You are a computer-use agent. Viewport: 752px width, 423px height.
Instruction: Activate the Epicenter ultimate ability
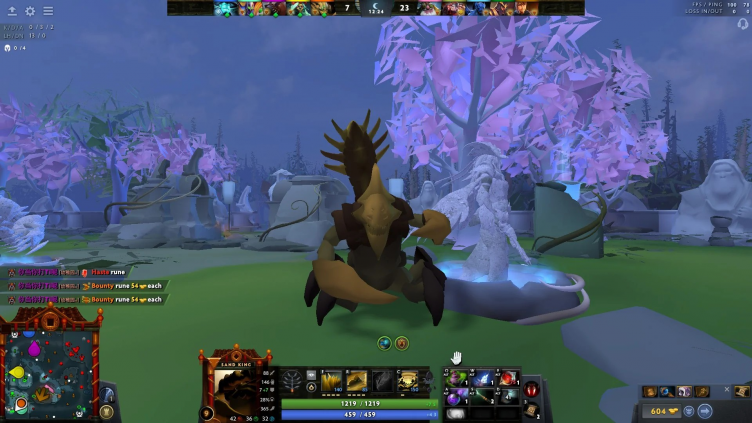(x=409, y=381)
